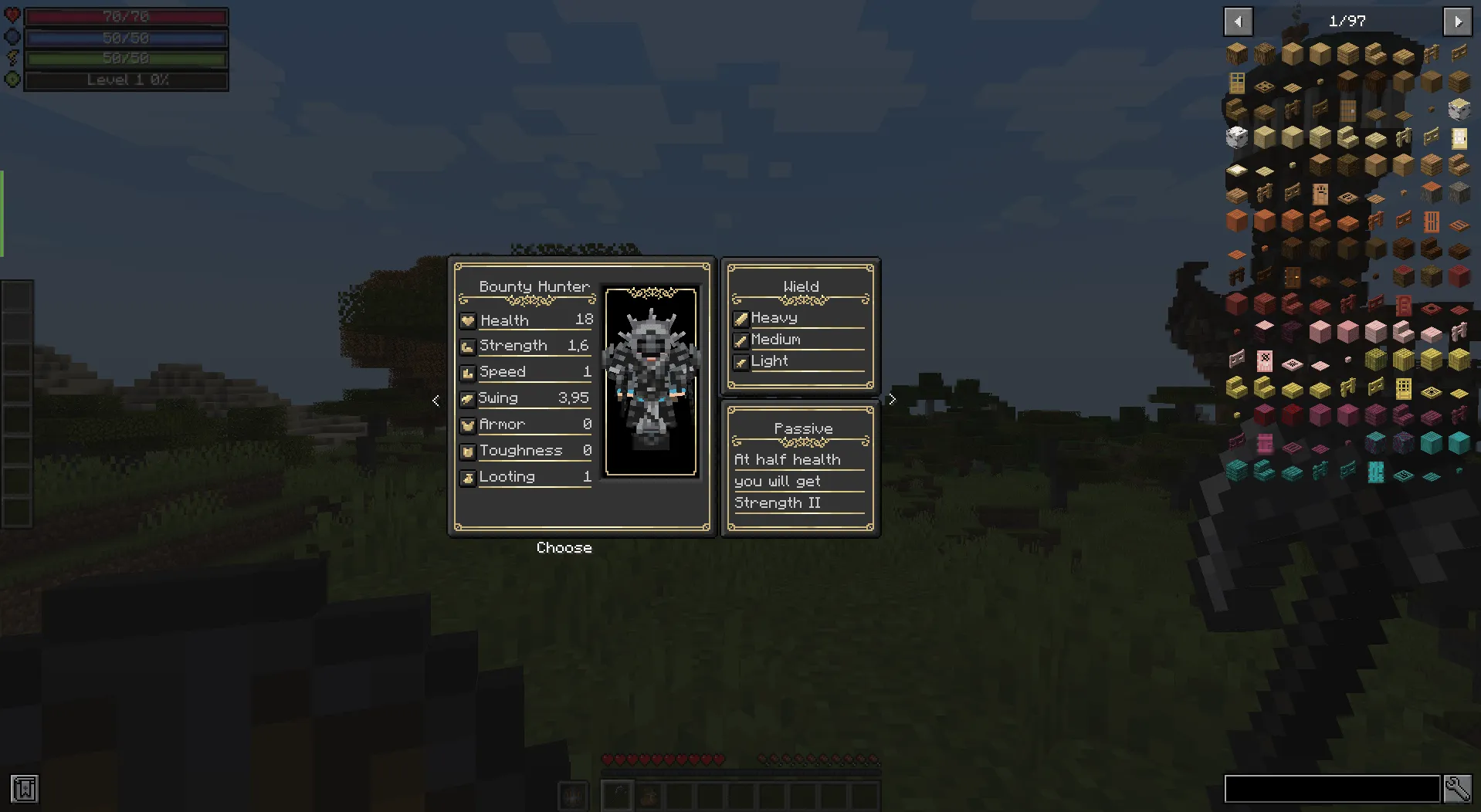Click the Level 1 experience progress bar
Viewport: 1481px width, 812px height.
125,80
